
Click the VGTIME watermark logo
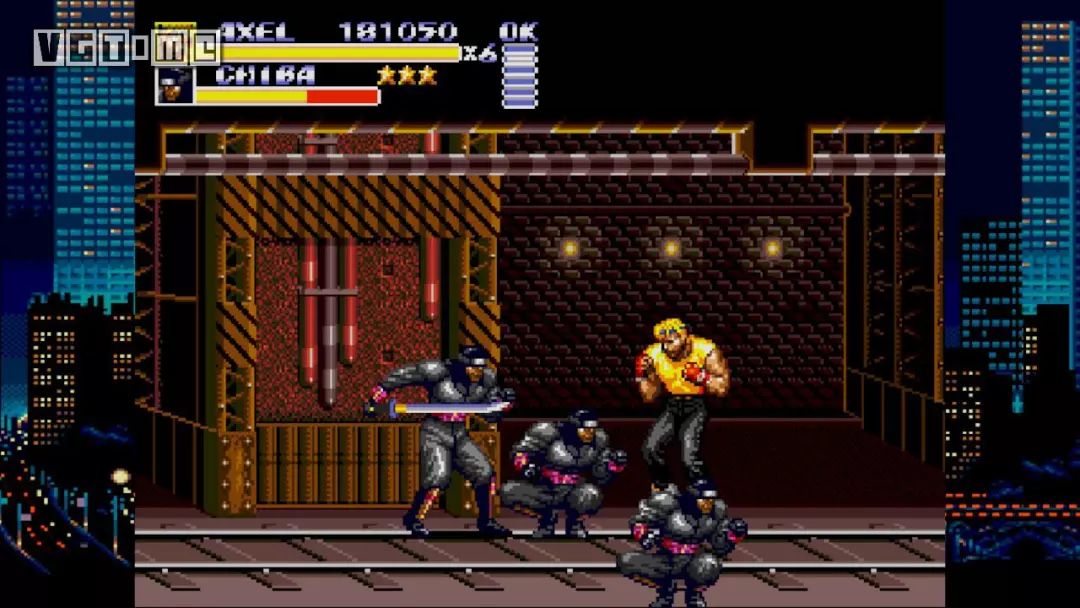[126, 47]
